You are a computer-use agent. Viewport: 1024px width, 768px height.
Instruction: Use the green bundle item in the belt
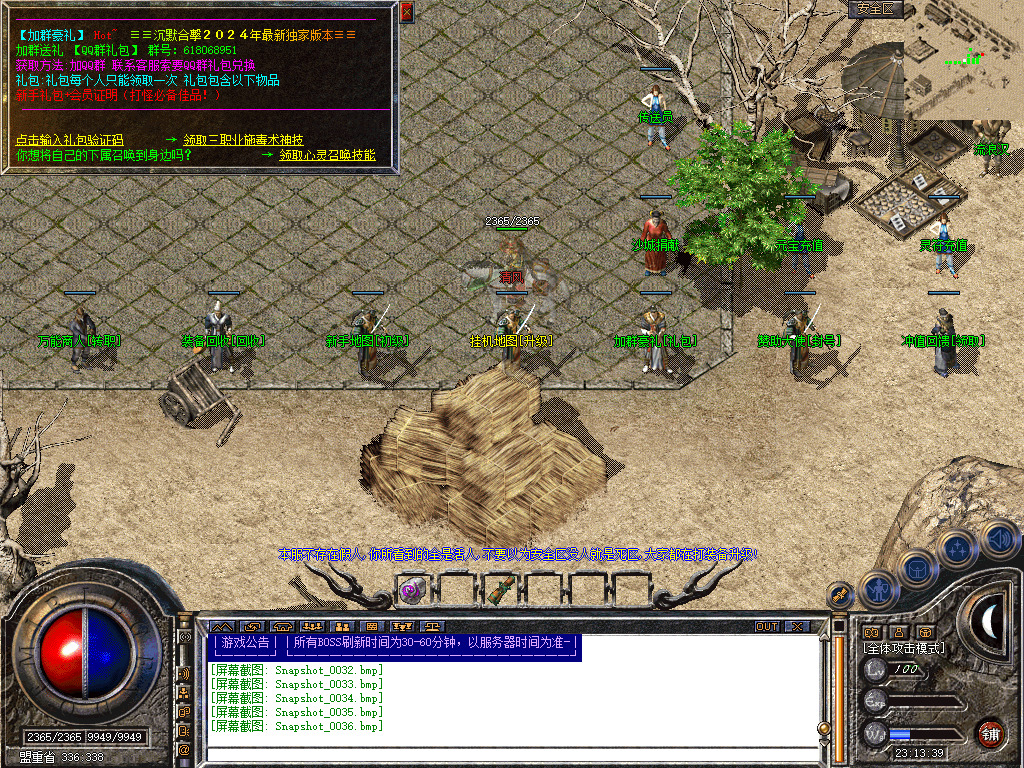pyautogui.click(x=500, y=590)
